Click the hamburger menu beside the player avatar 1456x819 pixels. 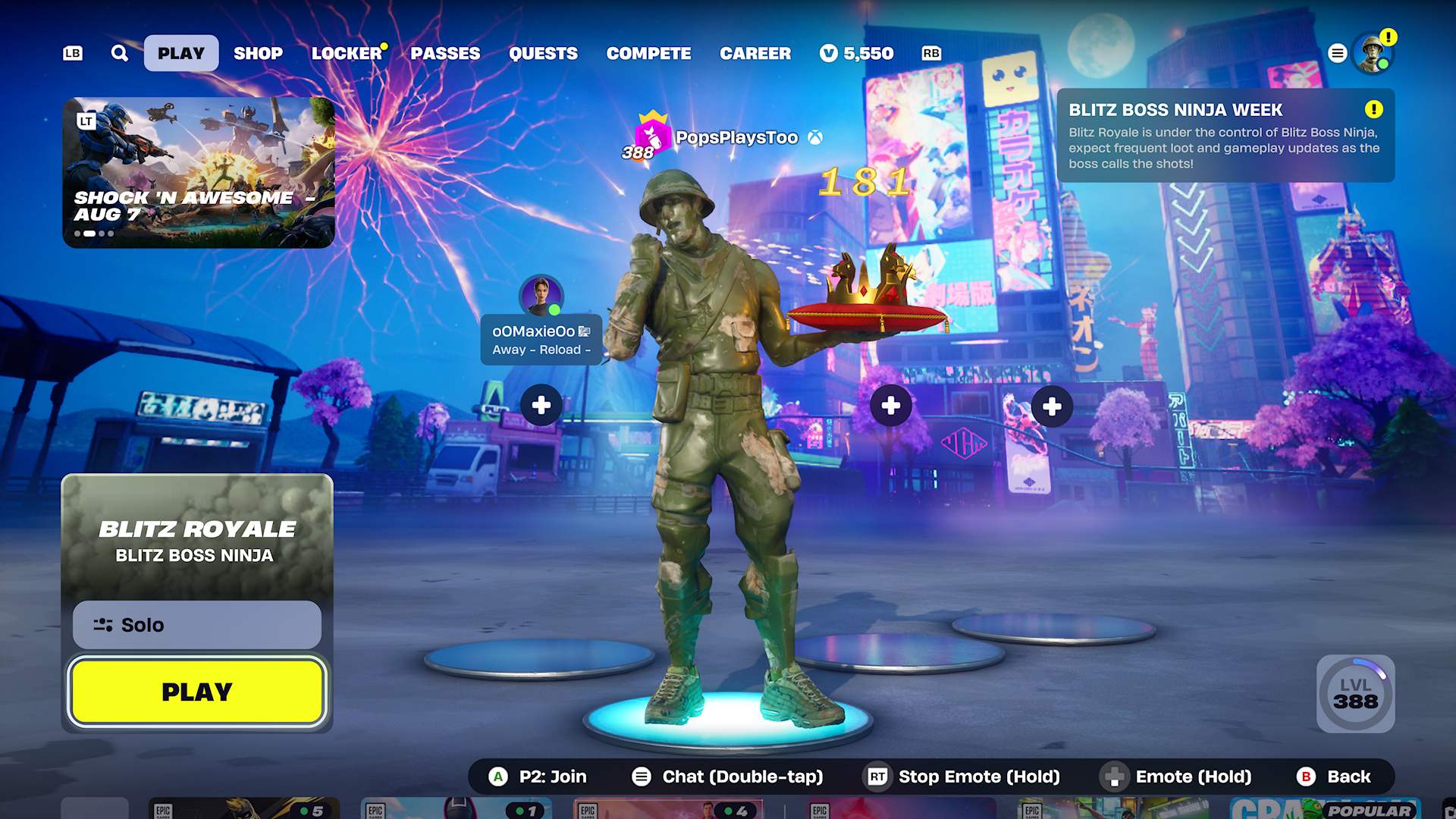coord(1337,53)
